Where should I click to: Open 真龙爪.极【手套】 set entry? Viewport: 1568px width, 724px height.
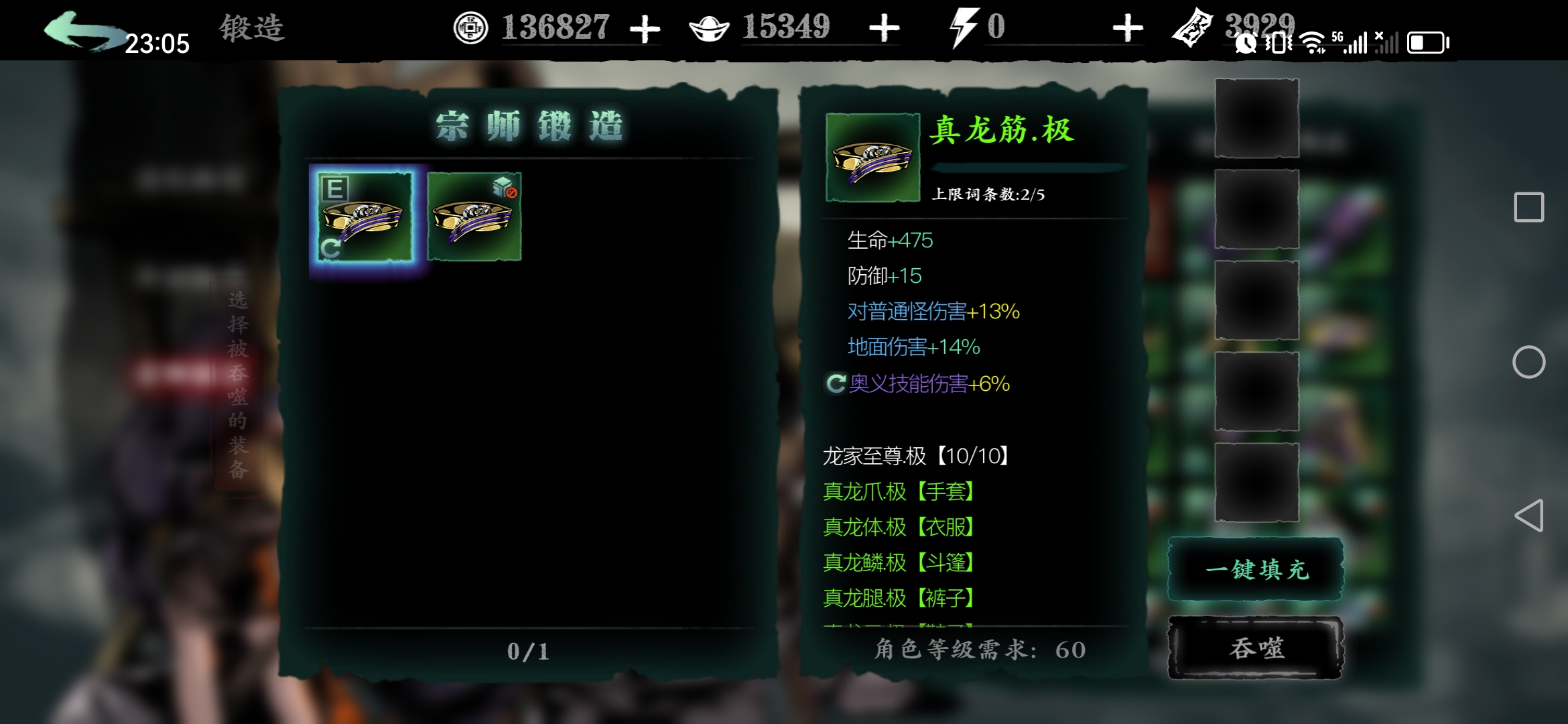click(899, 492)
